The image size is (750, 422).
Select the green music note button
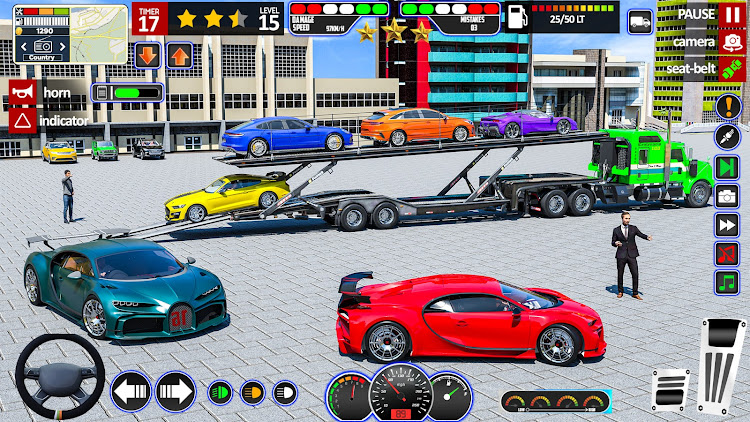727,283
